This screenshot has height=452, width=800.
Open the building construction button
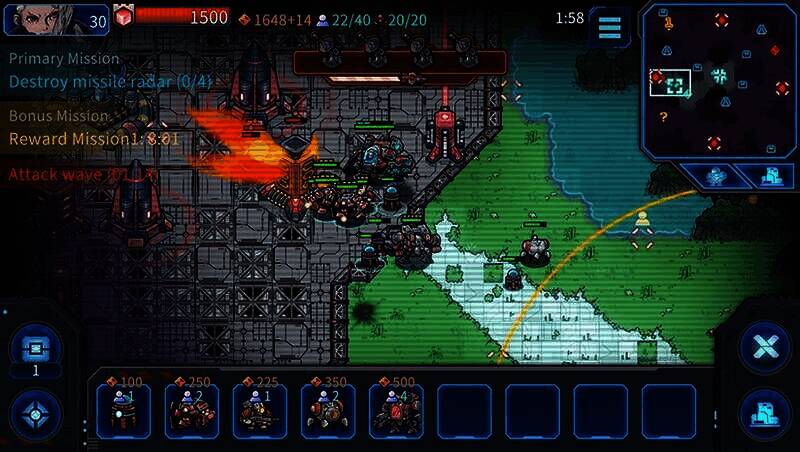pos(765,412)
